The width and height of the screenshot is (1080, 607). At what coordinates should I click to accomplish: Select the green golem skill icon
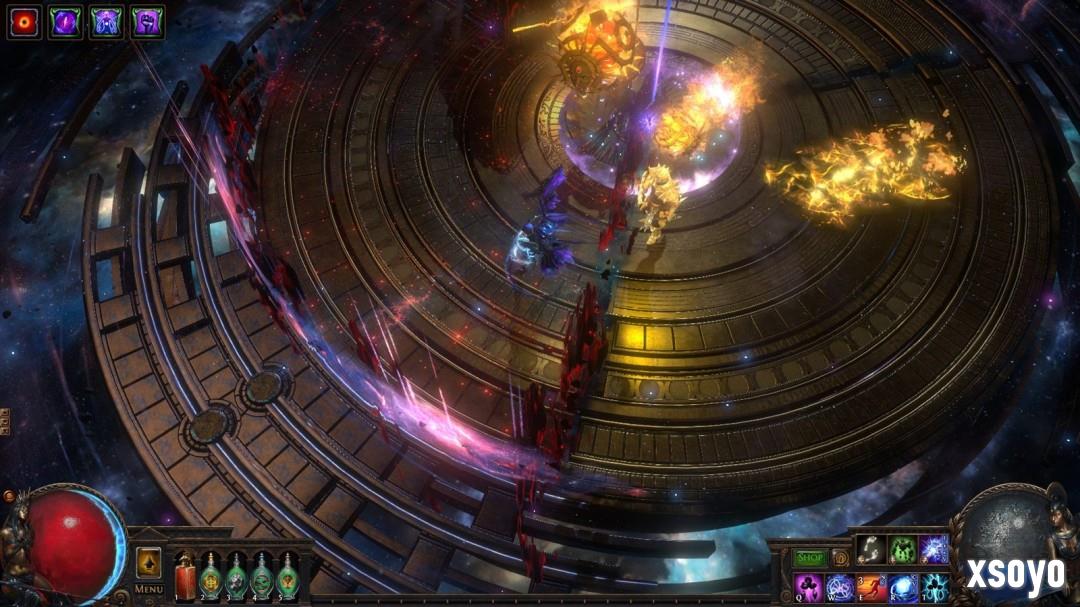[x=903, y=549]
